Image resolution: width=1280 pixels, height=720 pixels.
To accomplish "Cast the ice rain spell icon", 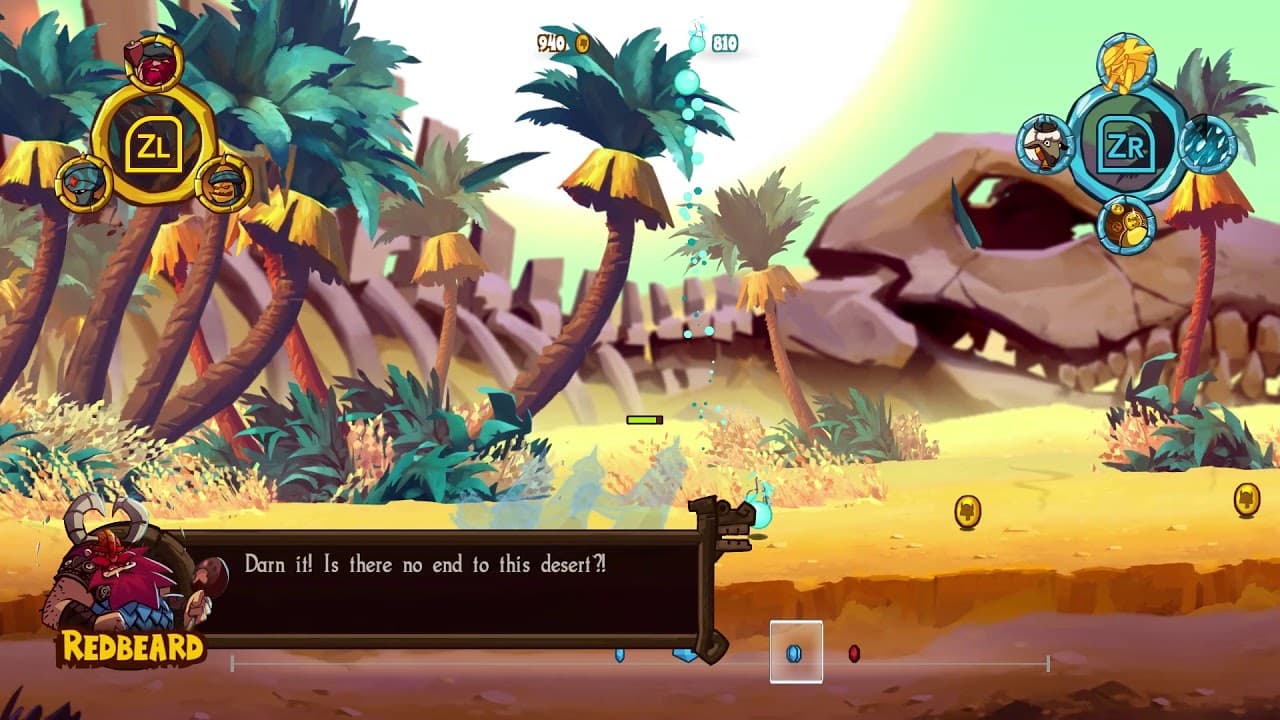I will [x=1207, y=144].
